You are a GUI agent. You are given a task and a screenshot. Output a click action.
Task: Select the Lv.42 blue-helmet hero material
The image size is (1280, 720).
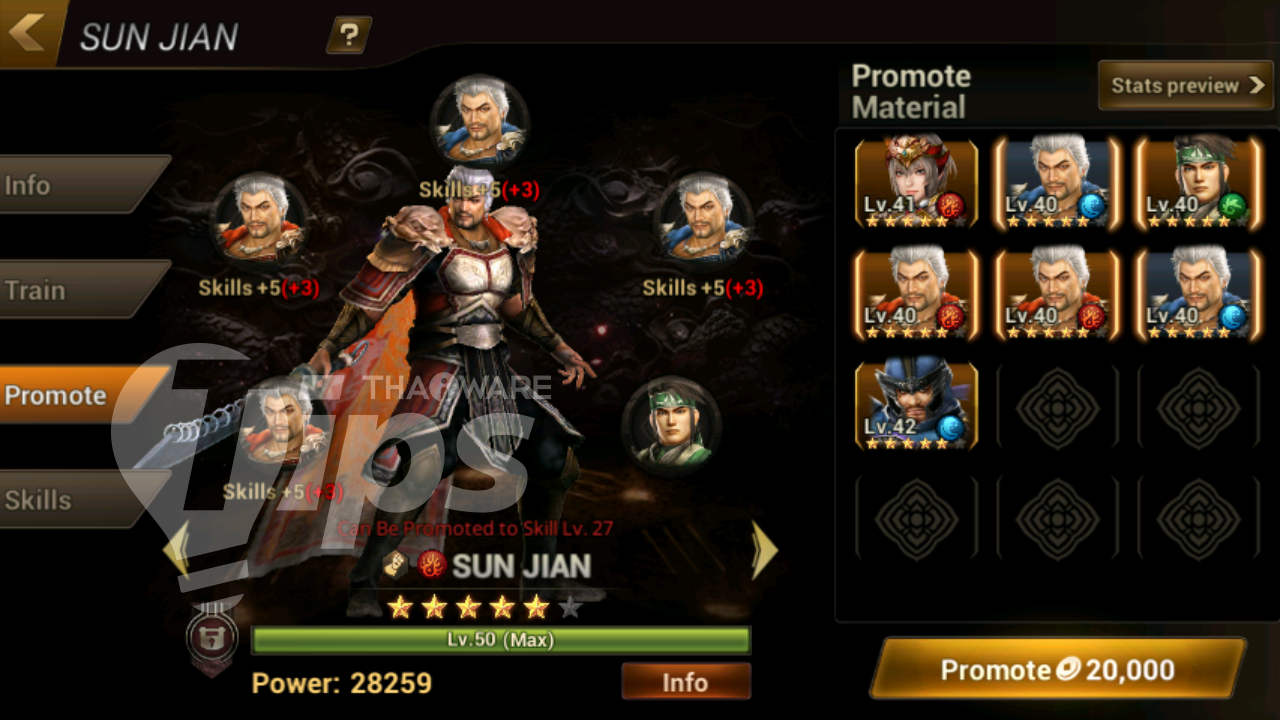(x=916, y=405)
